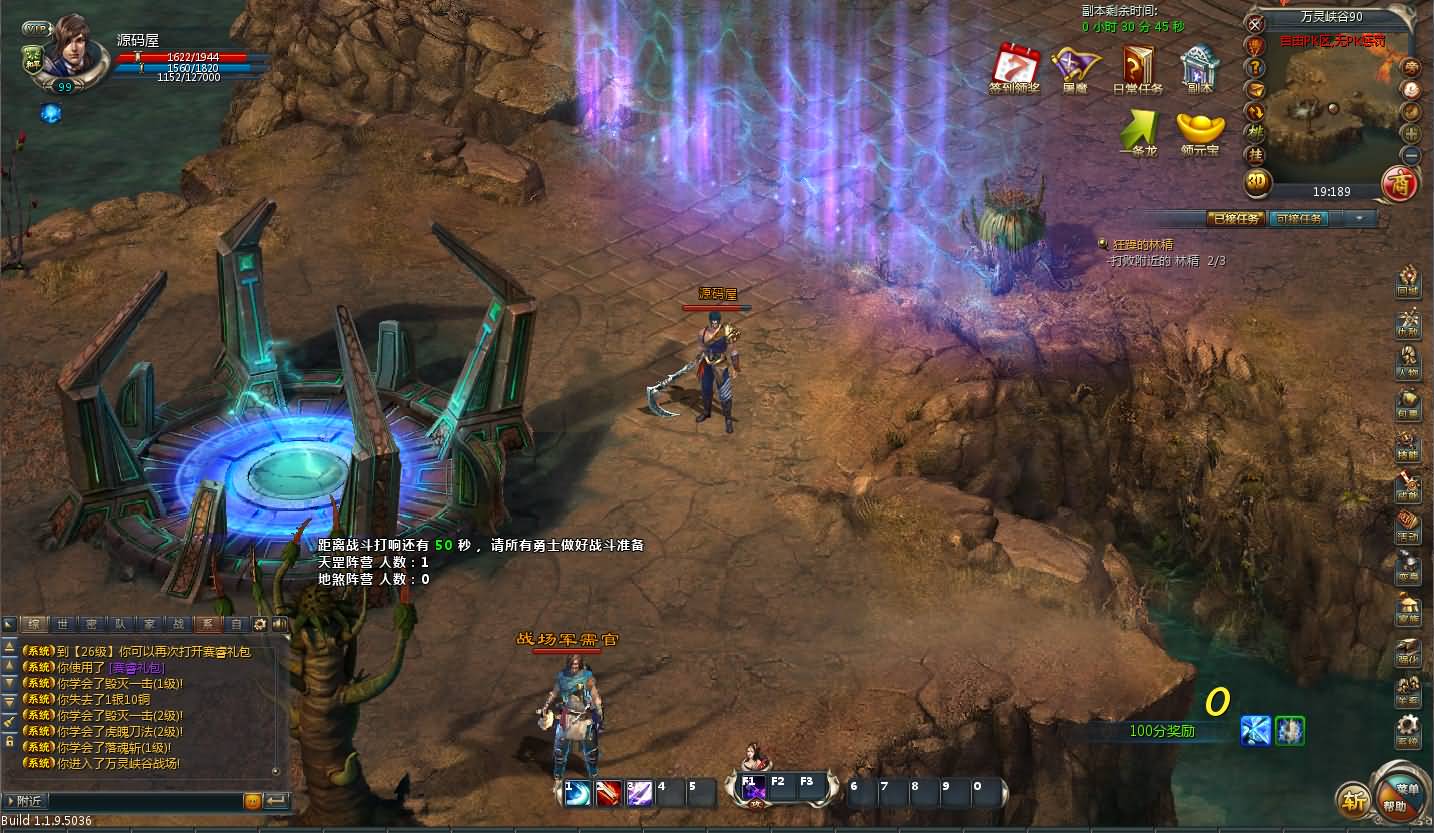Switch to the 可接任务 available quests tab

[1299, 218]
